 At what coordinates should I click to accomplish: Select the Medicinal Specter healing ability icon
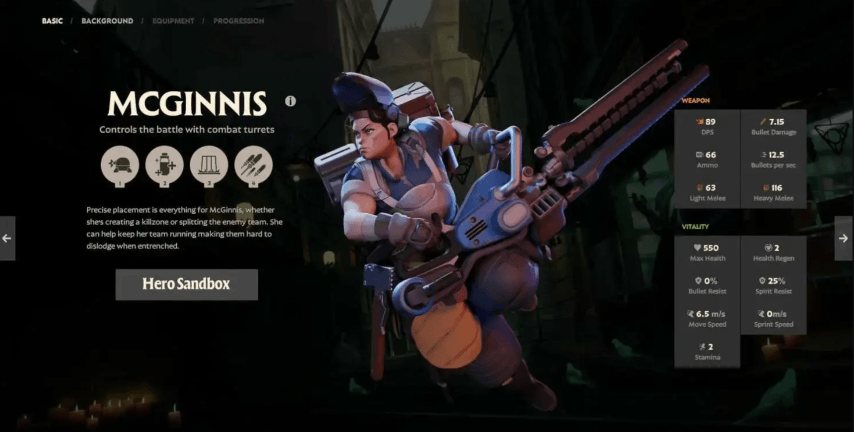(164, 165)
